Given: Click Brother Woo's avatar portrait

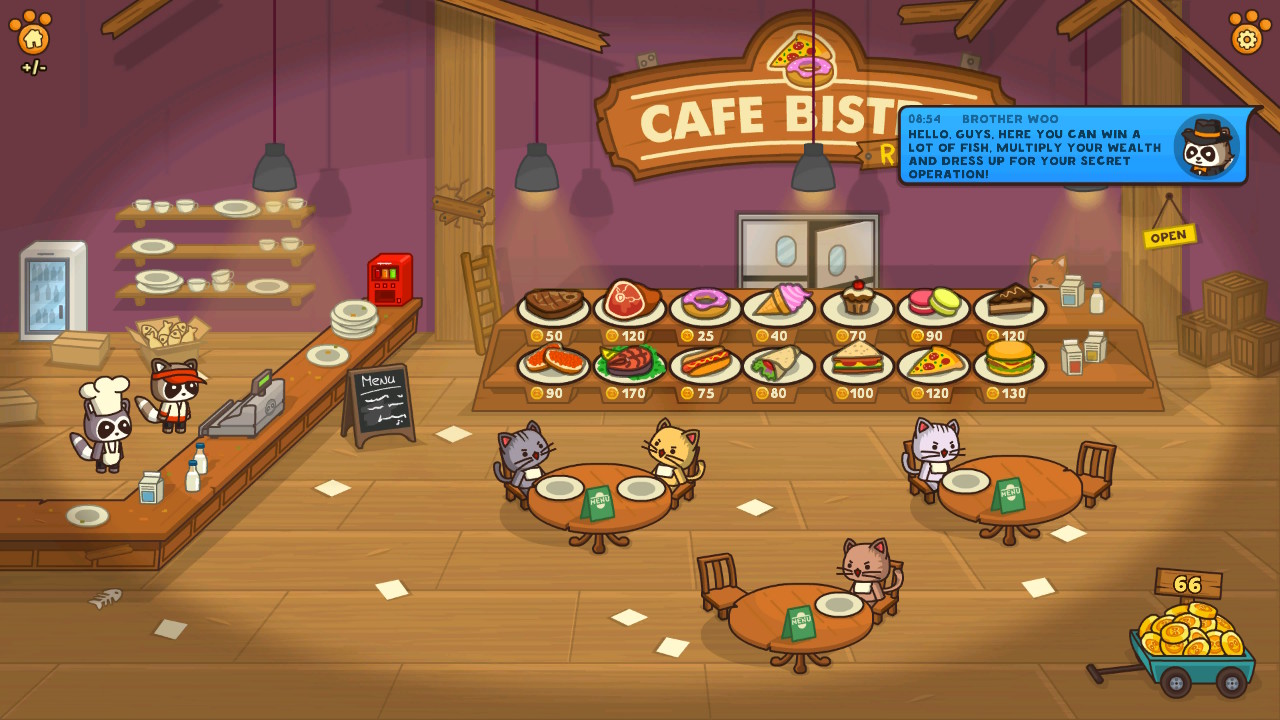Looking at the screenshot, I should pos(1205,146).
